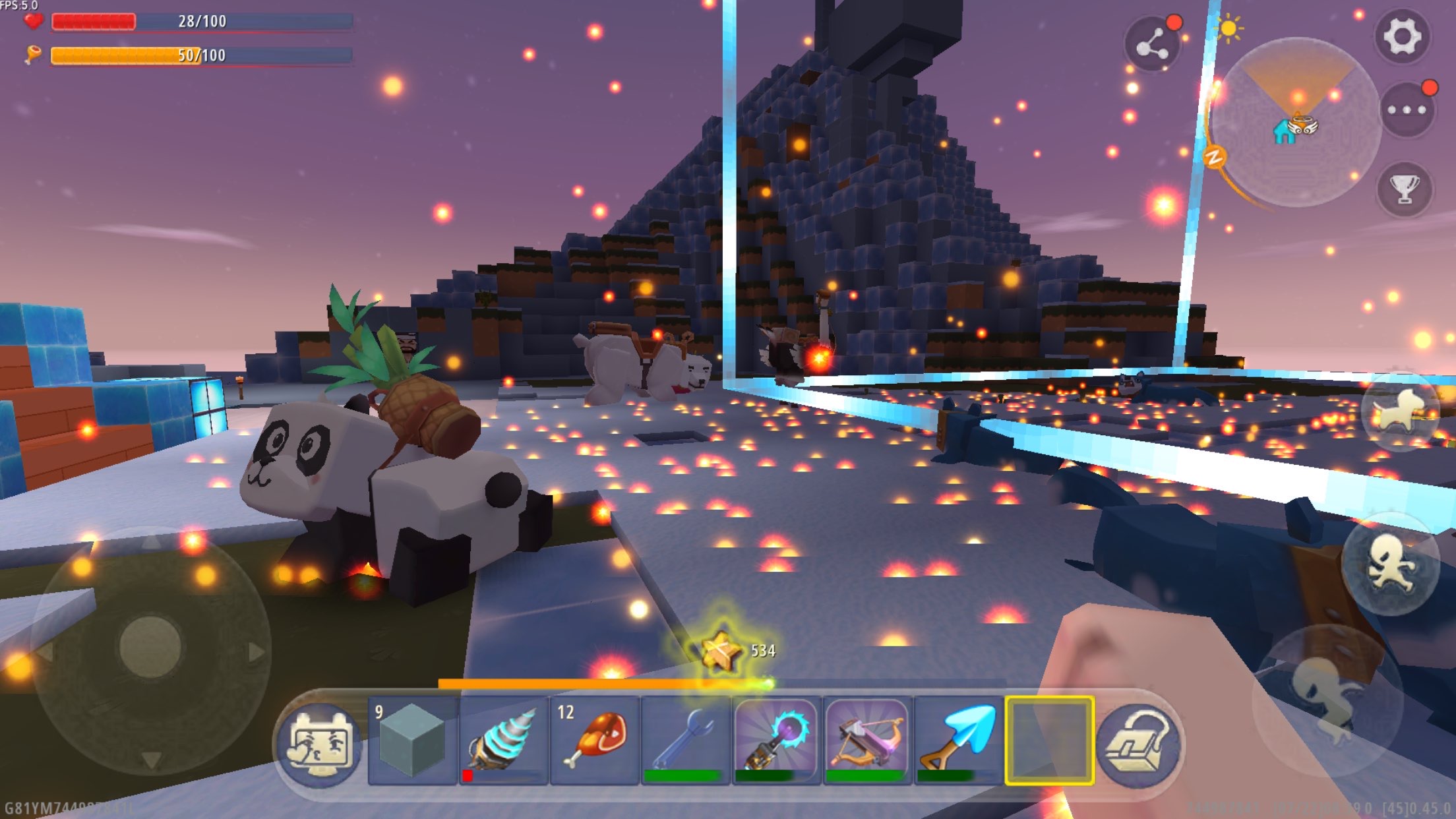
Task: Tap the share button
Action: tap(1151, 45)
